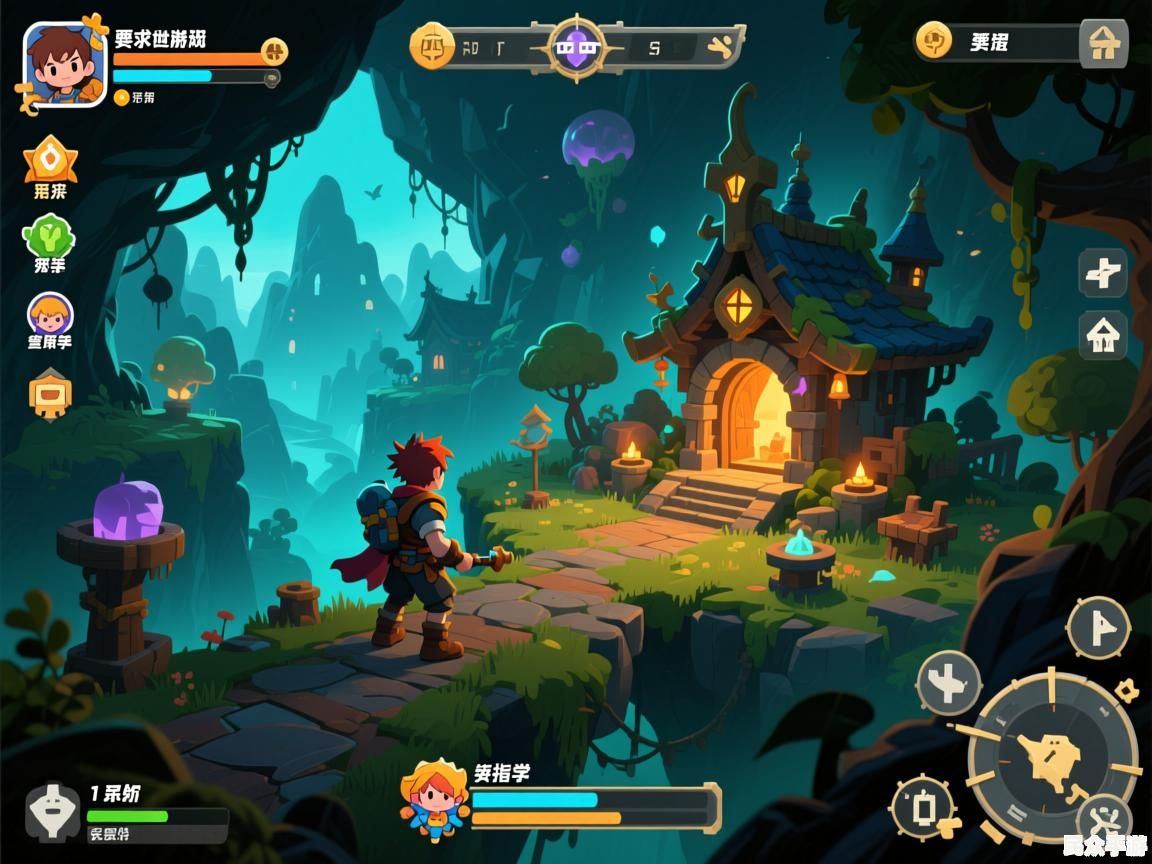The image size is (1152, 864).
Task: Tap the gold coin on the top-right bar
Action: click(934, 42)
